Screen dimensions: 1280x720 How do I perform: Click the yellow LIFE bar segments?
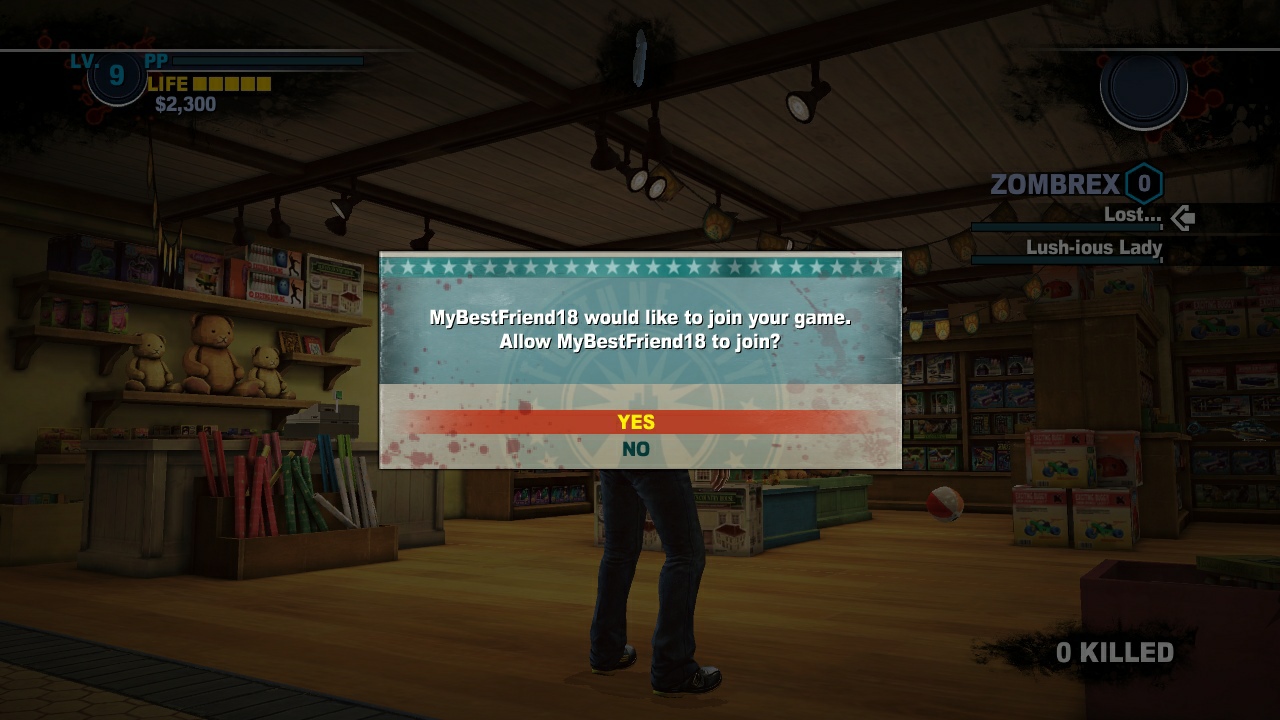point(232,85)
